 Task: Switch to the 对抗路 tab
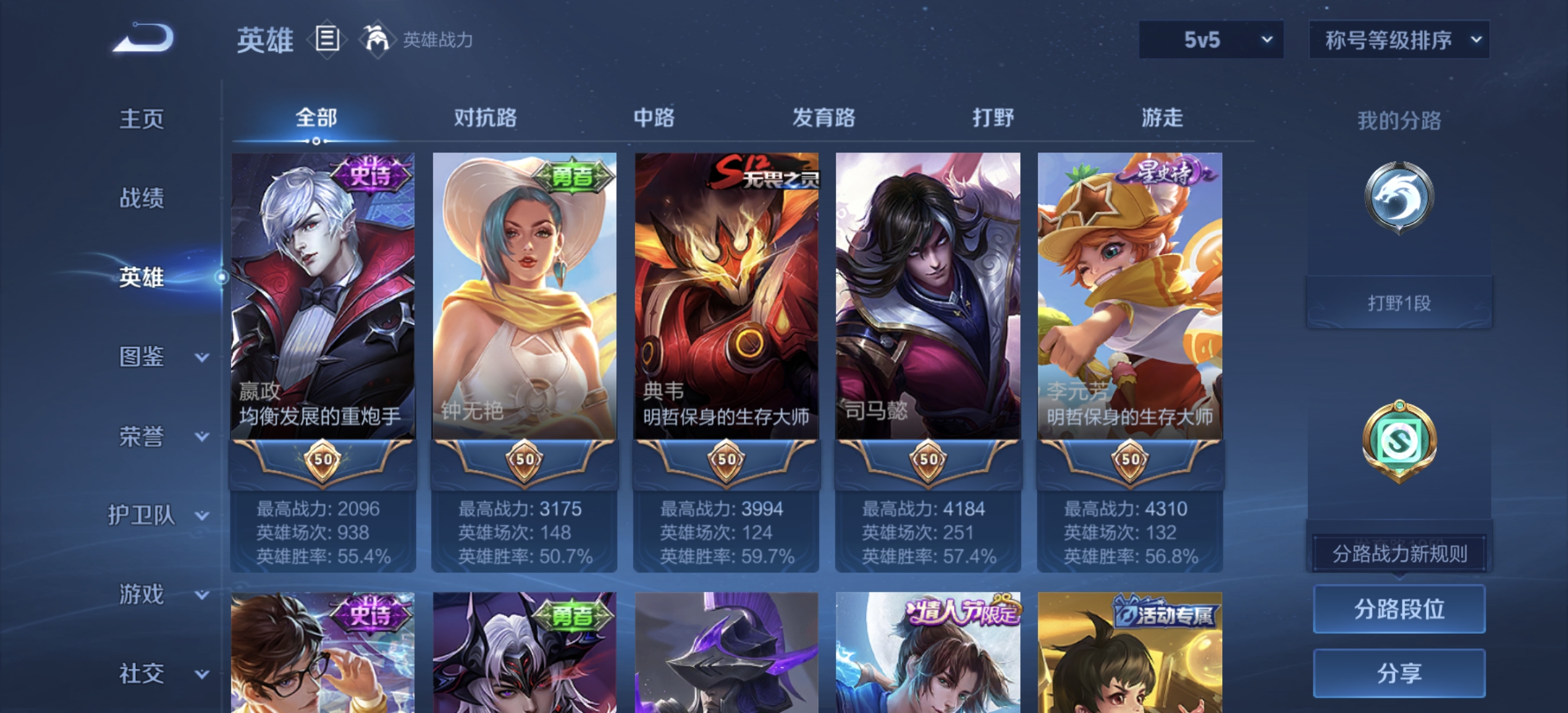[x=486, y=118]
